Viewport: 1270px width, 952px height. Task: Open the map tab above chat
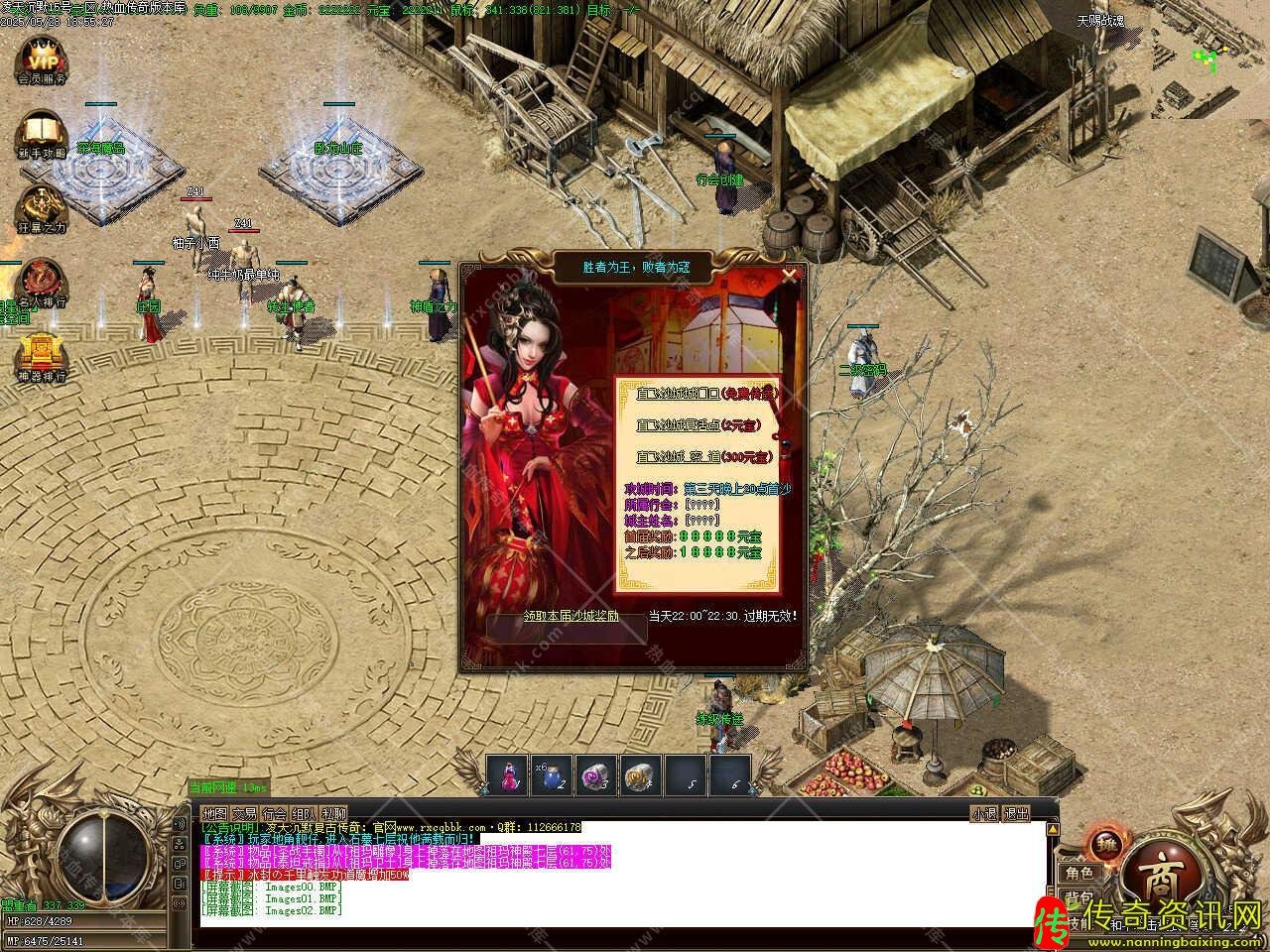click(215, 813)
